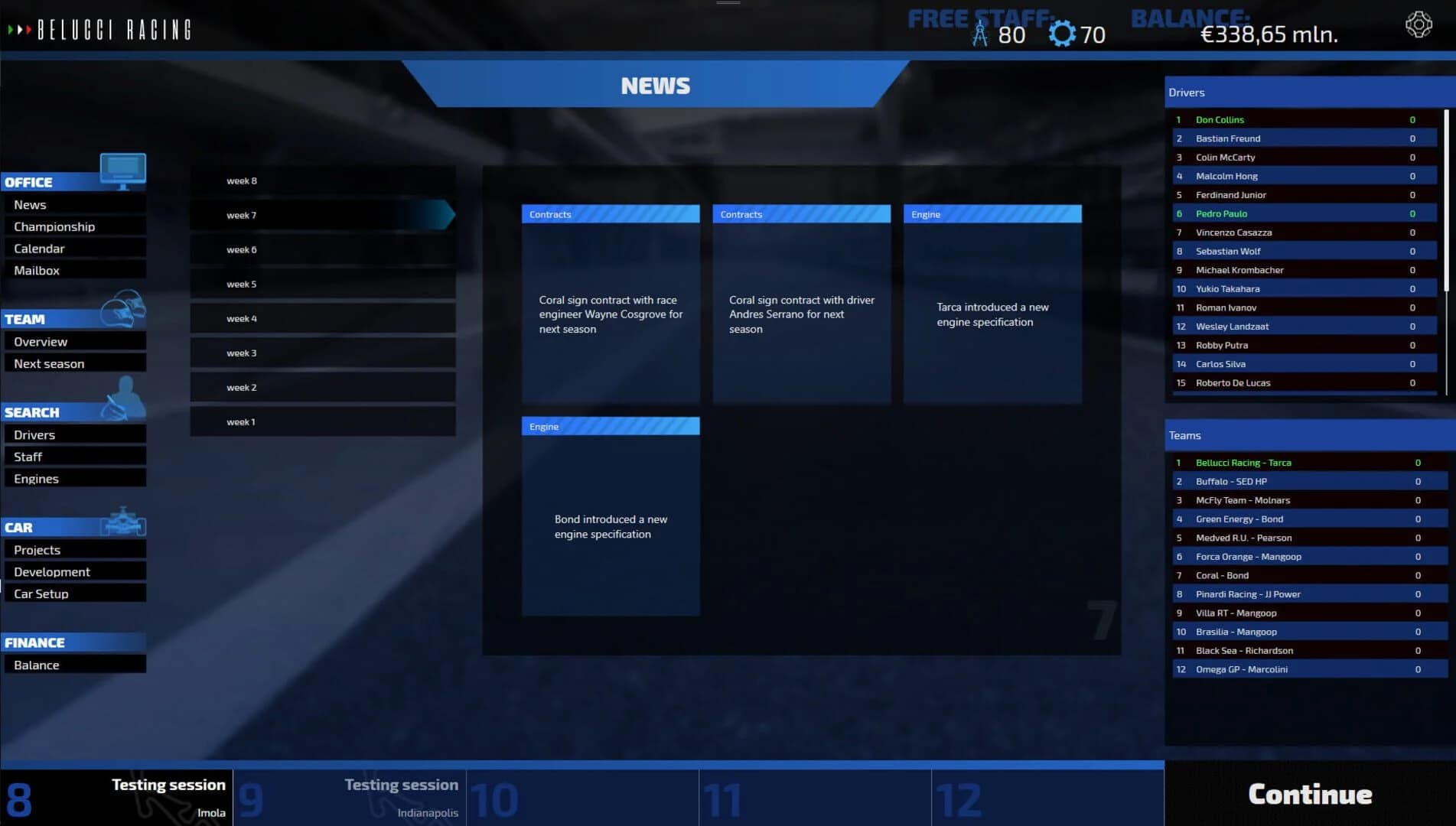The image size is (1456, 826).
Task: Open the Mailbox
Action: tap(36, 270)
